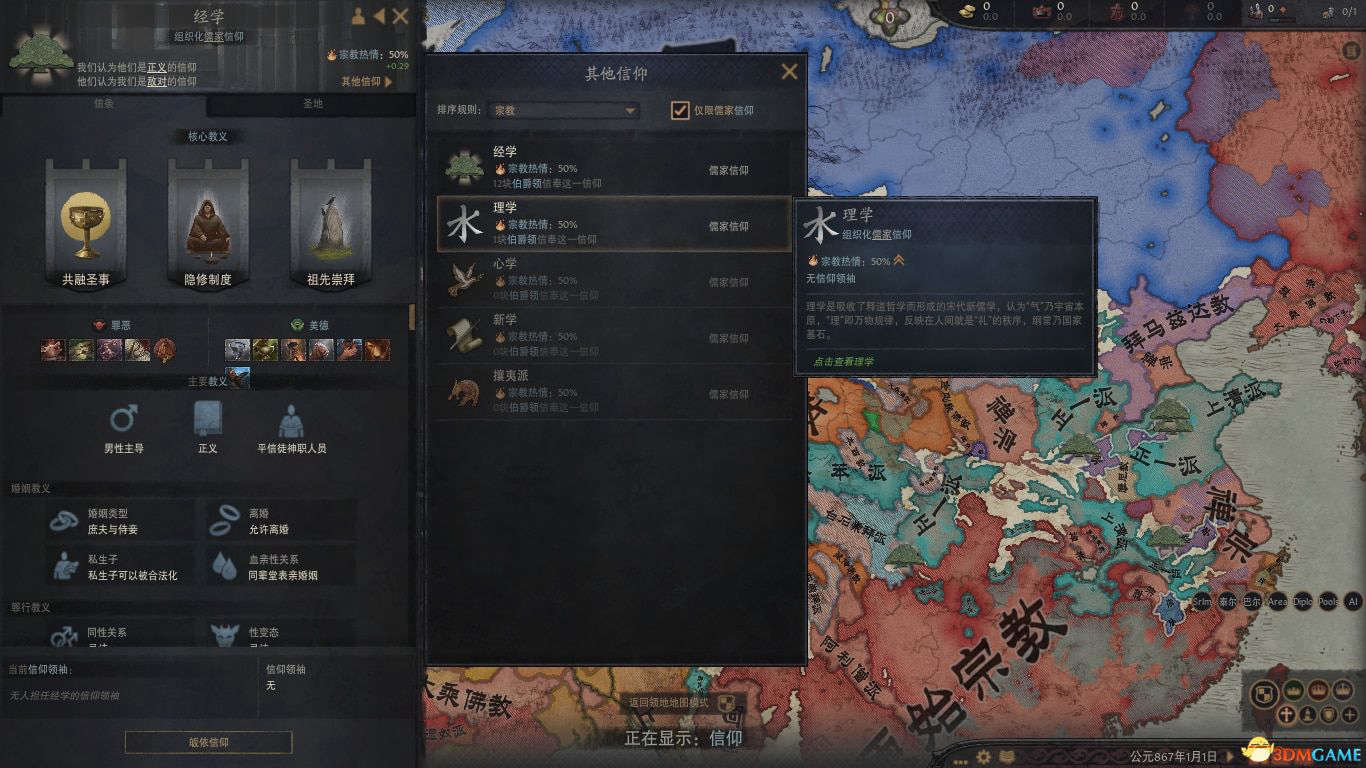This screenshot has width=1366, height=768.
Task: Open the 排序规则 sort dropdown showing 宗教
Action: point(565,111)
